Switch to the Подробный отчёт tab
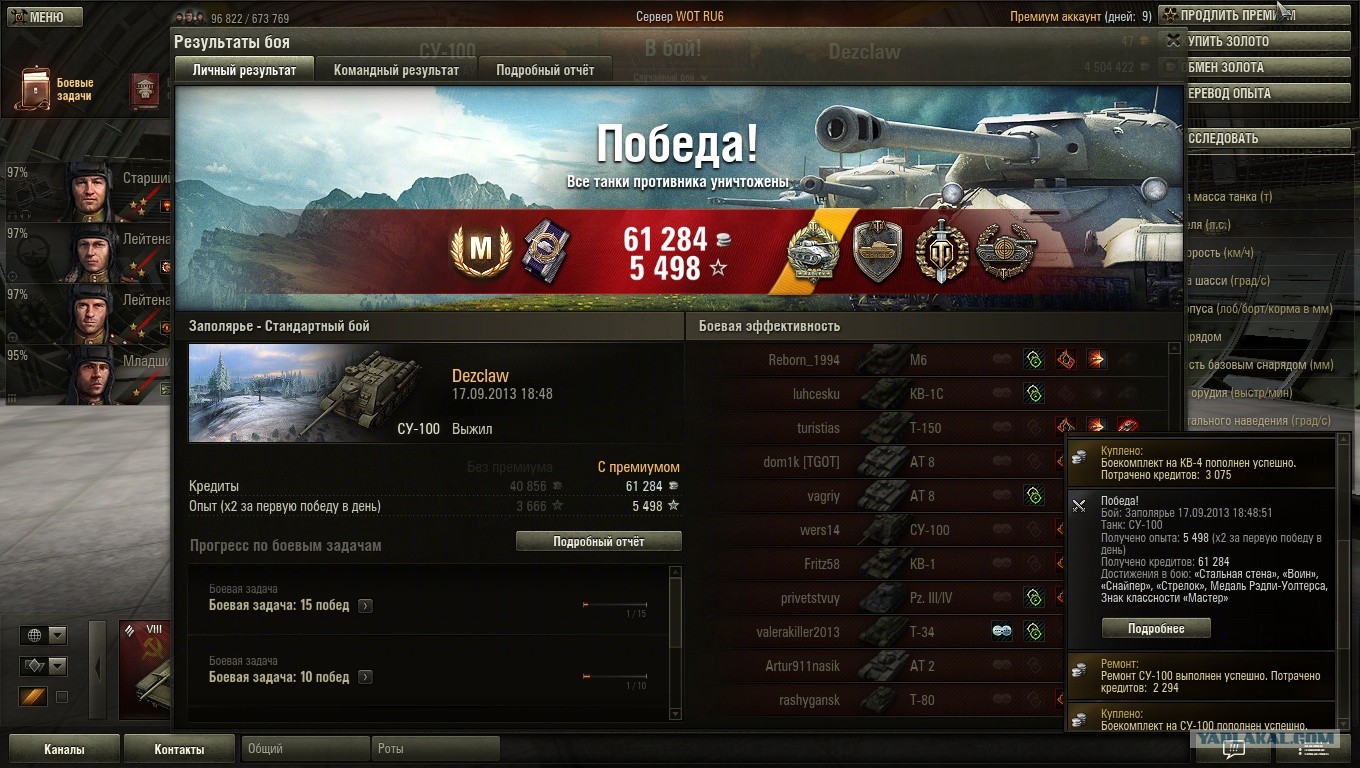The image size is (1360, 768). click(545, 70)
